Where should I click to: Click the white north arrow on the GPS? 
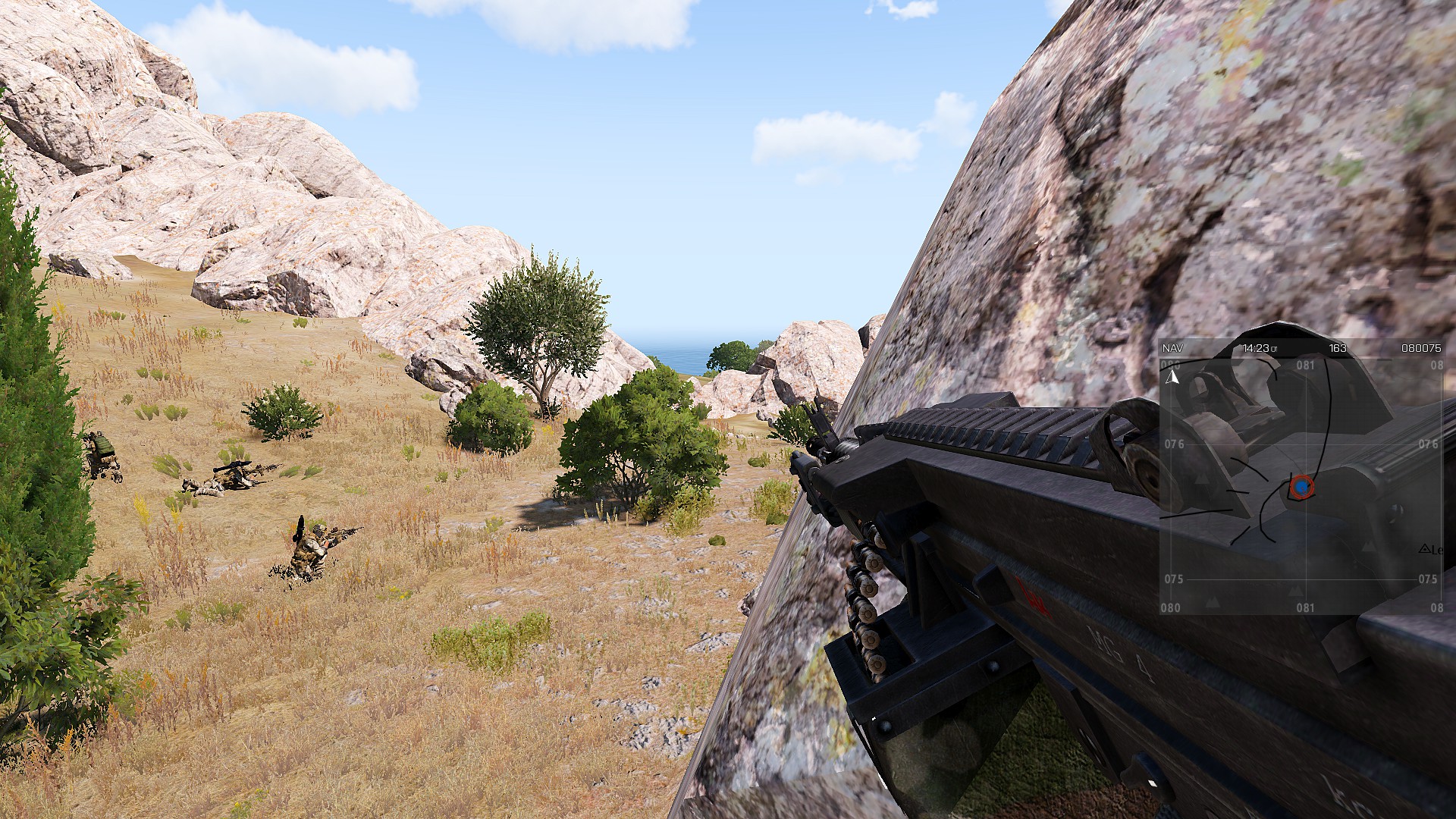tap(1172, 376)
